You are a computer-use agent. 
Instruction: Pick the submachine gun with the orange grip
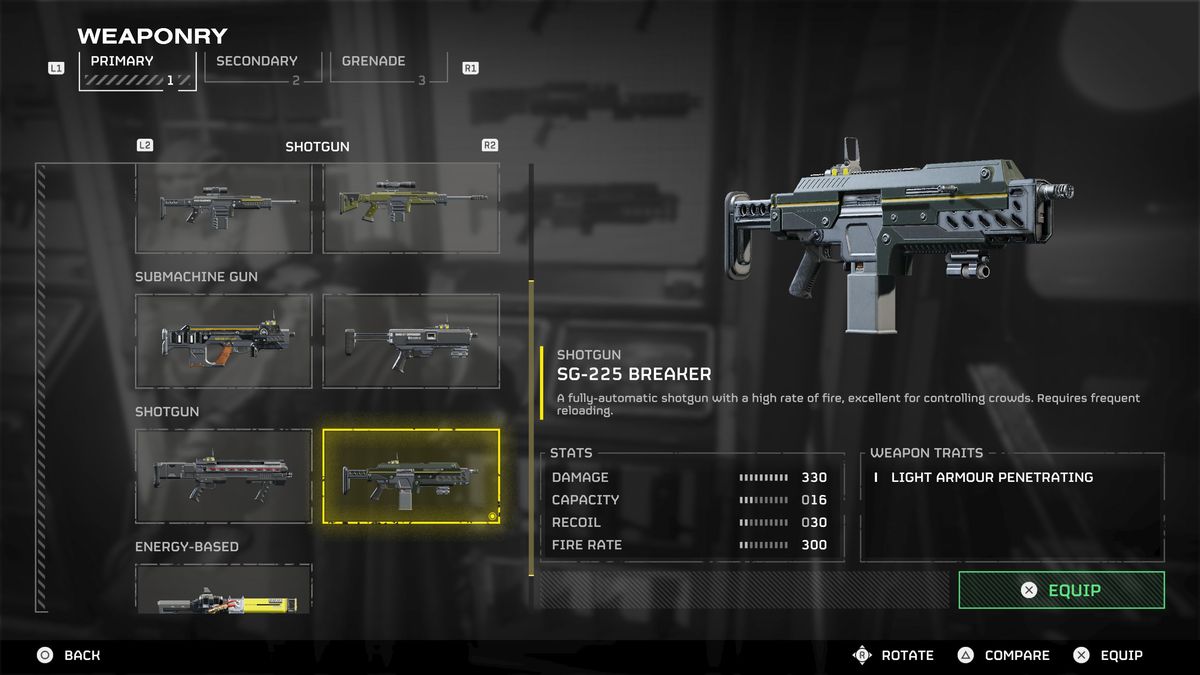coord(224,341)
